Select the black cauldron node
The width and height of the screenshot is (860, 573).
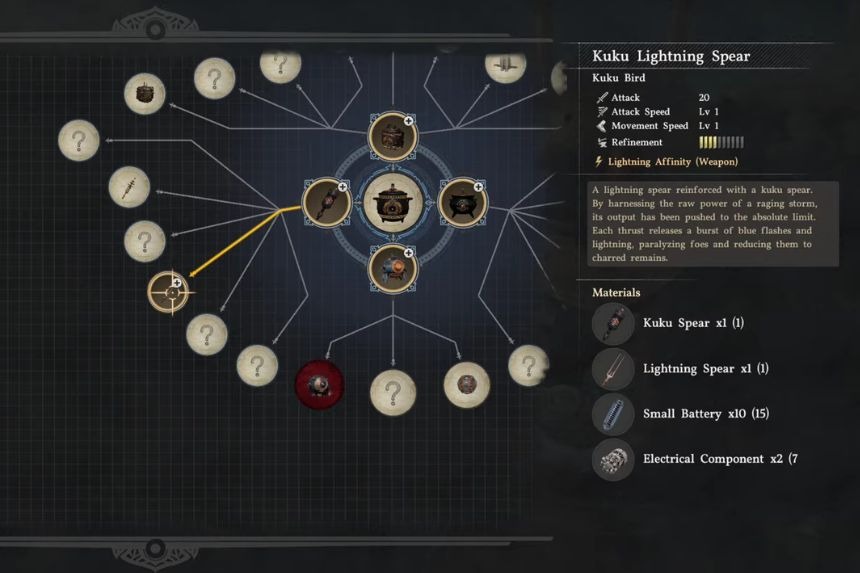462,203
